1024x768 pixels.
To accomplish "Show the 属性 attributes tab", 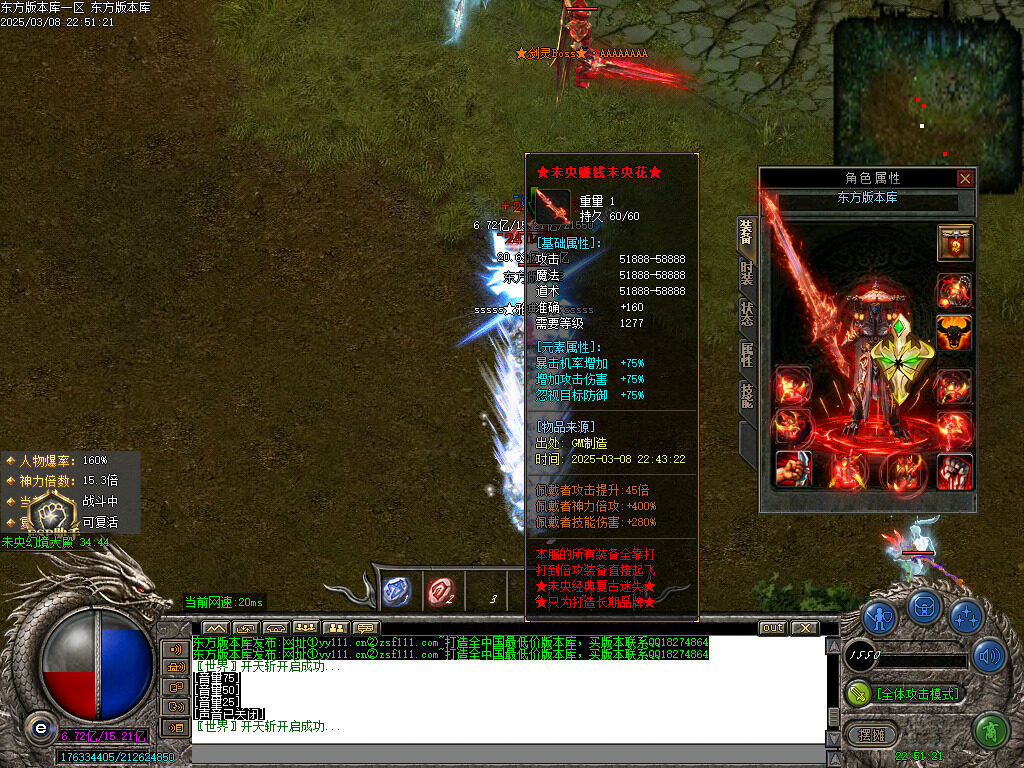I will 746,353.
